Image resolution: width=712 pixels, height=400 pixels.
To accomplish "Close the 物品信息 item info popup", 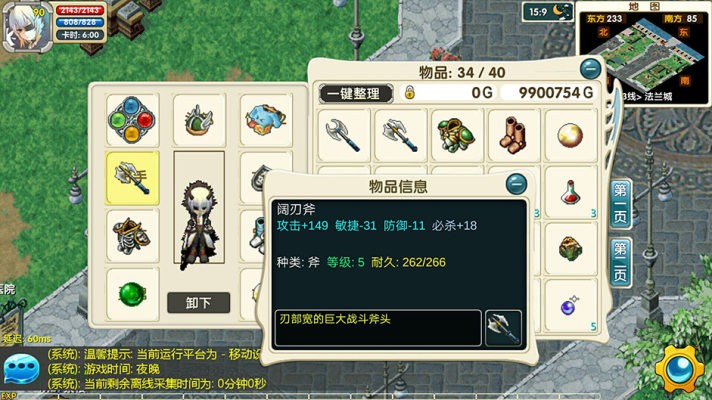I will [x=516, y=184].
